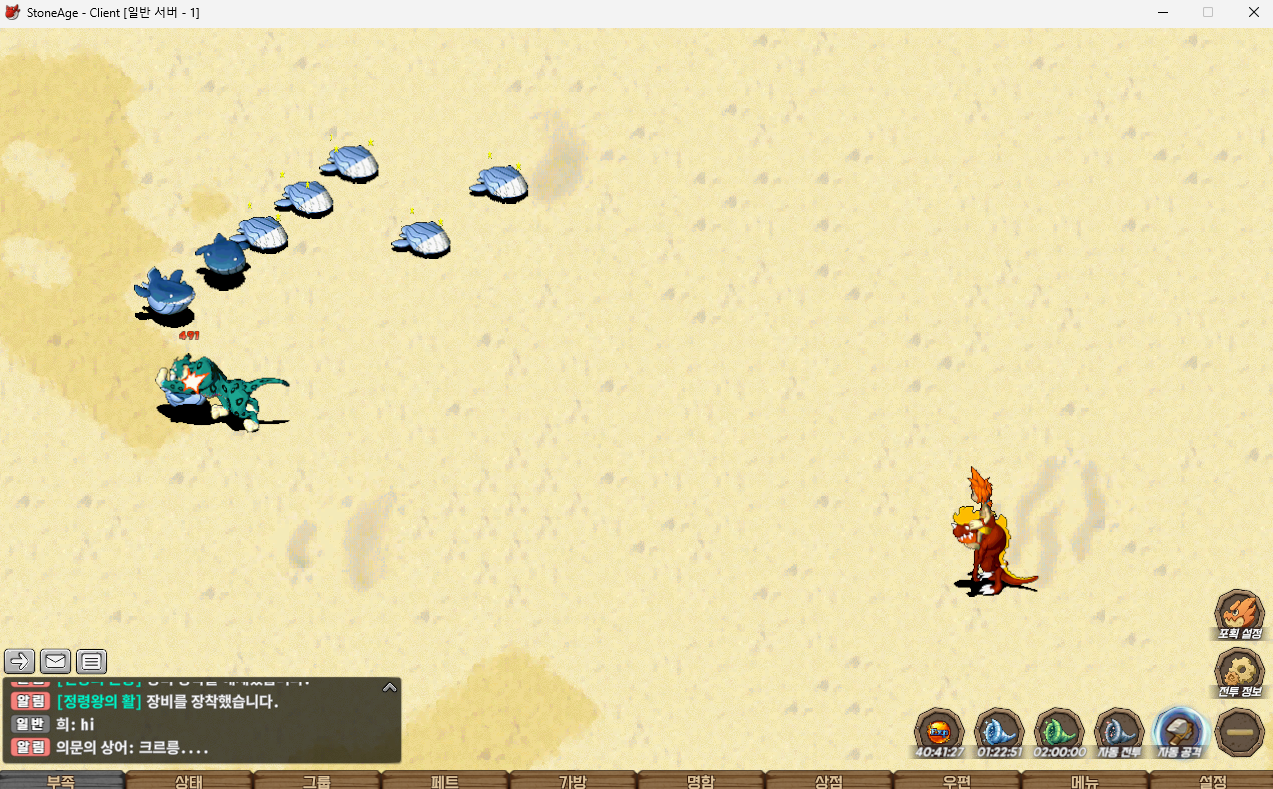Show 전투 정보 battle info
1273x789 pixels.
click(x=1239, y=671)
